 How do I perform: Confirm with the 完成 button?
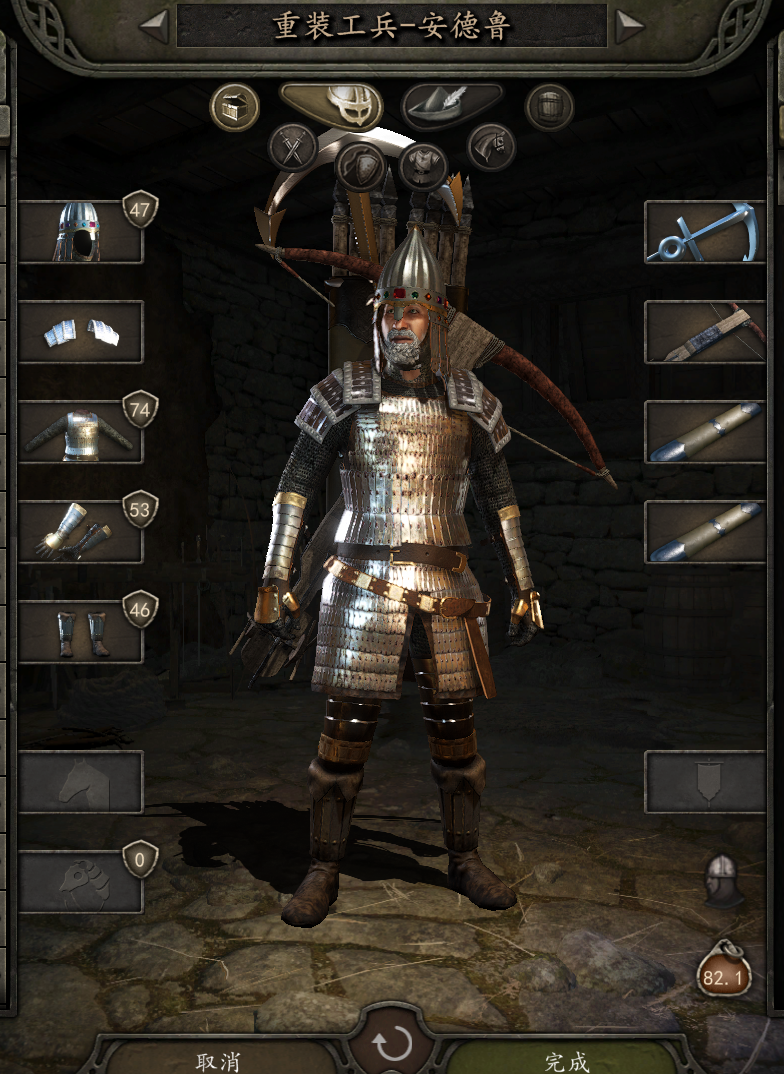click(566, 1059)
